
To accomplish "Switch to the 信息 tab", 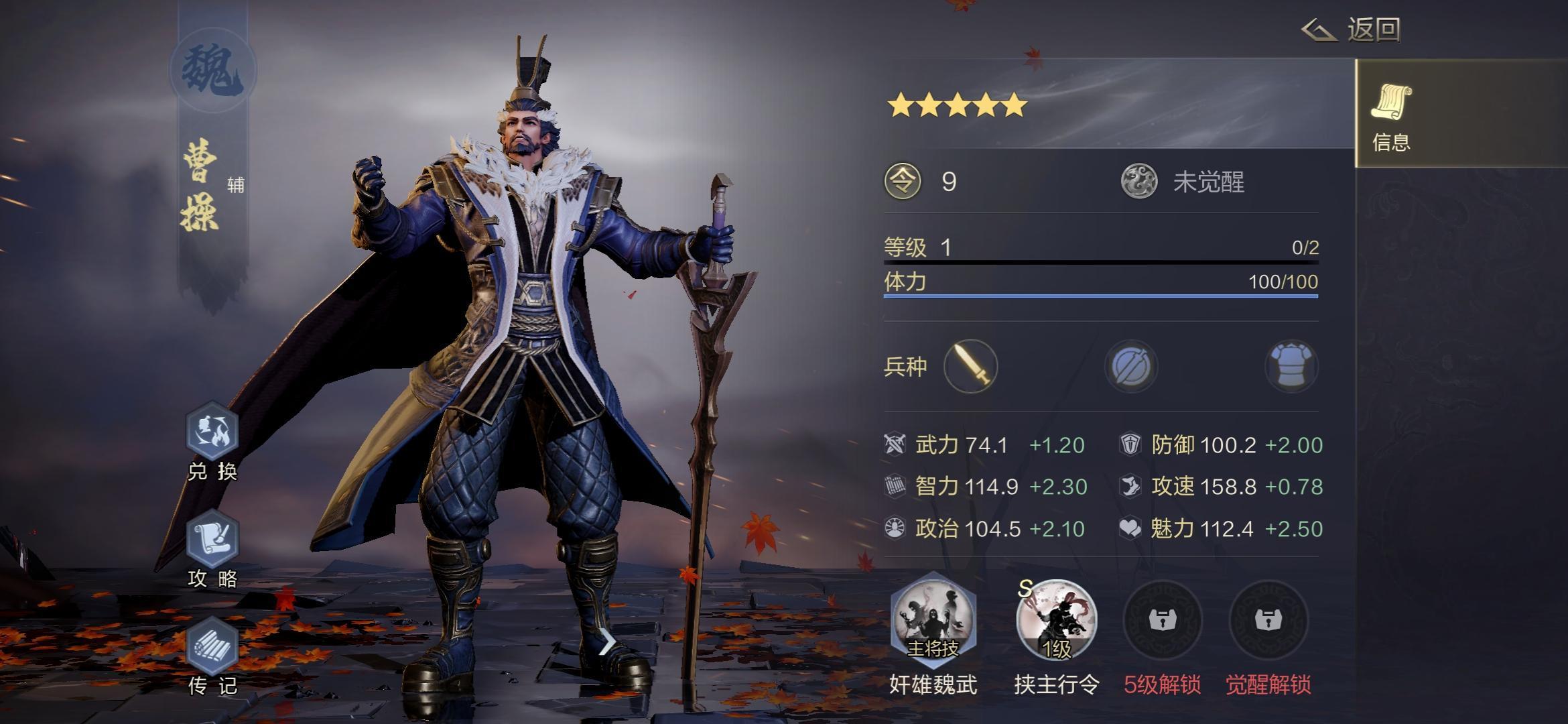I will 1391,114.
